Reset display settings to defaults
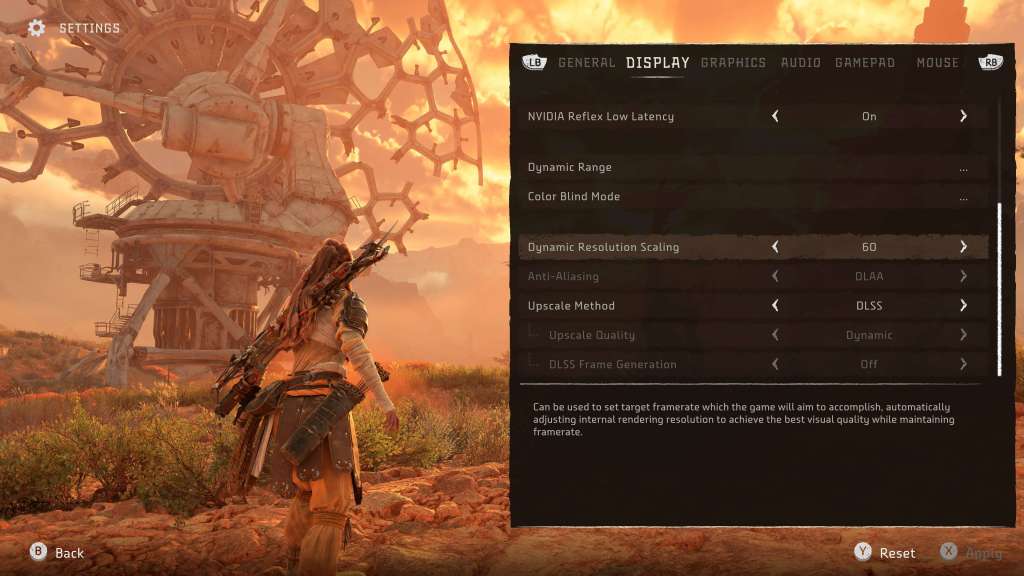The height and width of the screenshot is (576, 1024). tap(886, 553)
